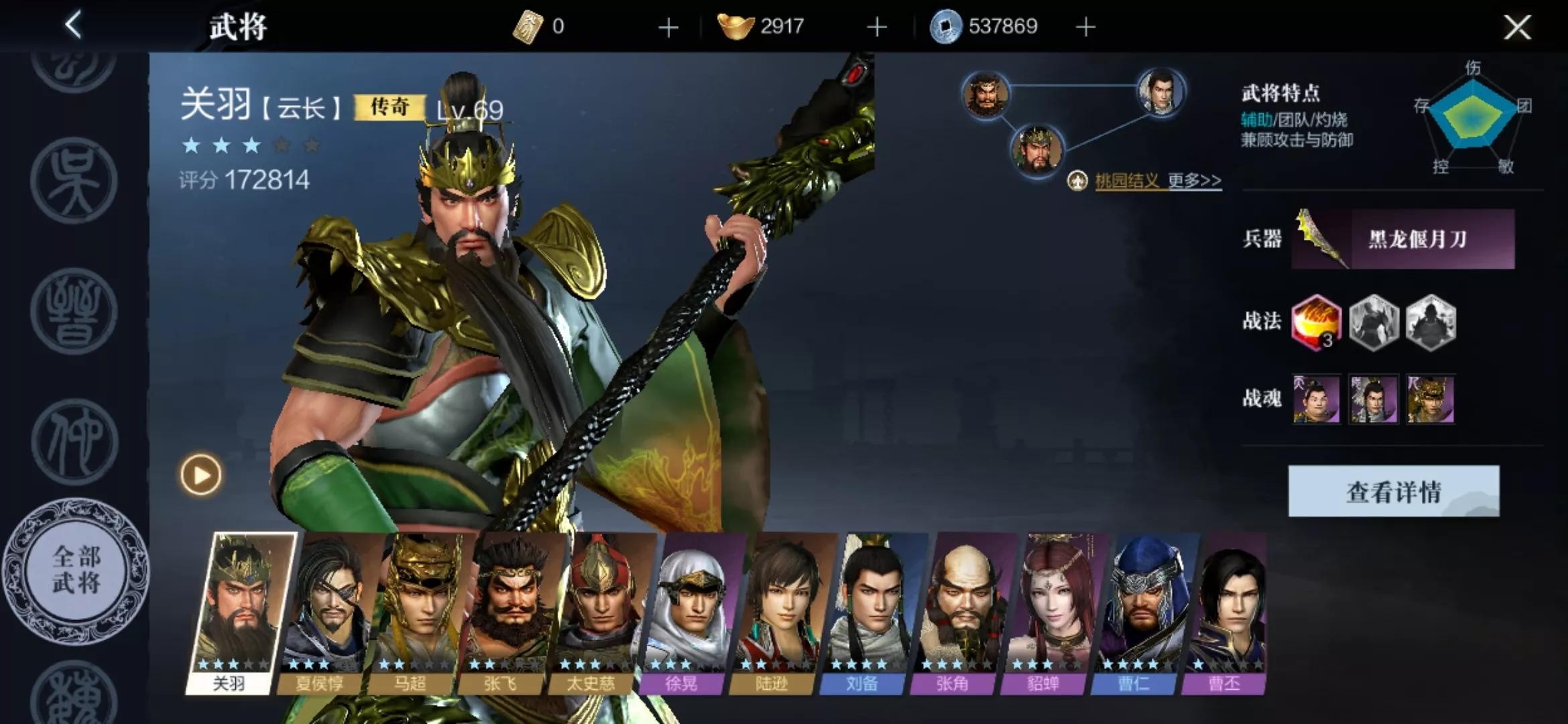Add more copper coins with plus button
The height and width of the screenshot is (724, 1568).
1086,27
